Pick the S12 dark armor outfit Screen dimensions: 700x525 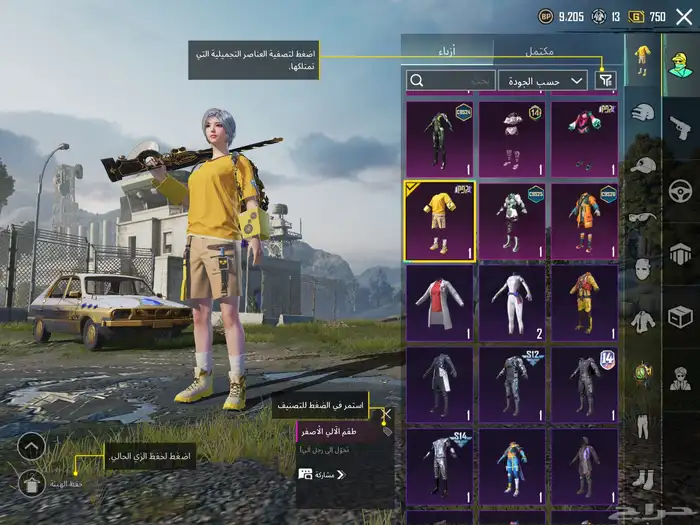[512, 384]
